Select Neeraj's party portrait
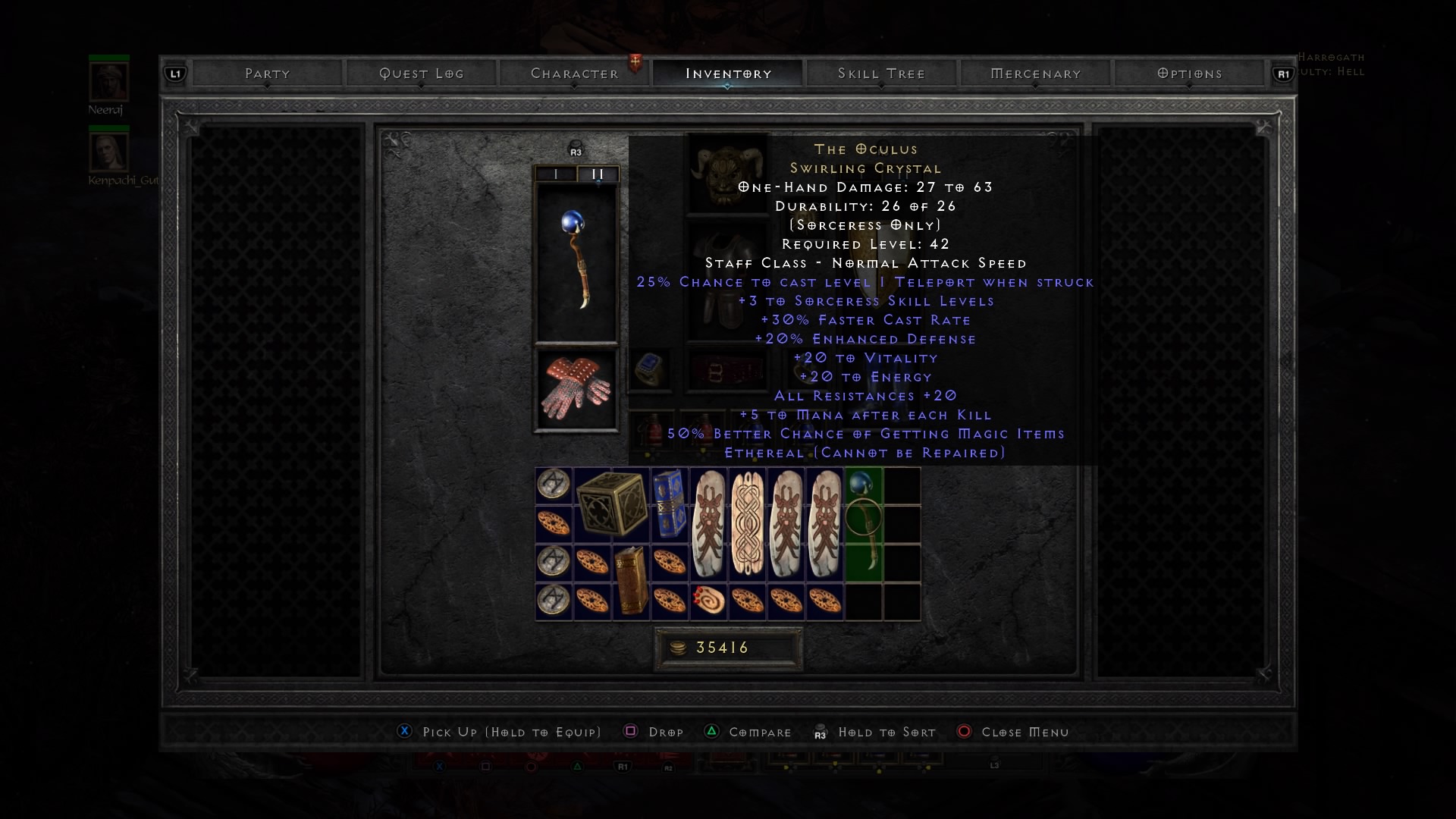1456x819 pixels. [108, 81]
